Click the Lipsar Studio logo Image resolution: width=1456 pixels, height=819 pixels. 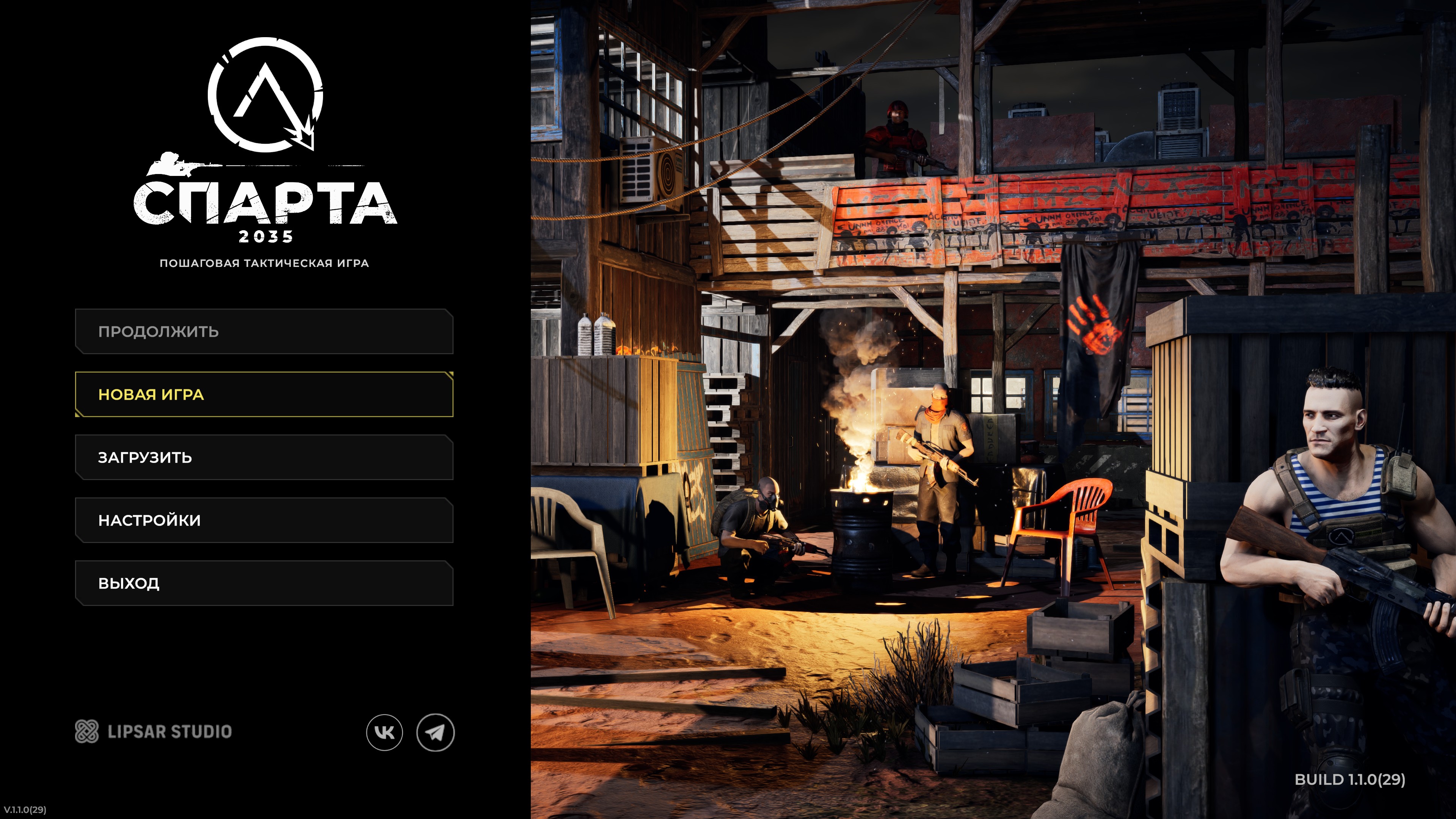click(153, 731)
